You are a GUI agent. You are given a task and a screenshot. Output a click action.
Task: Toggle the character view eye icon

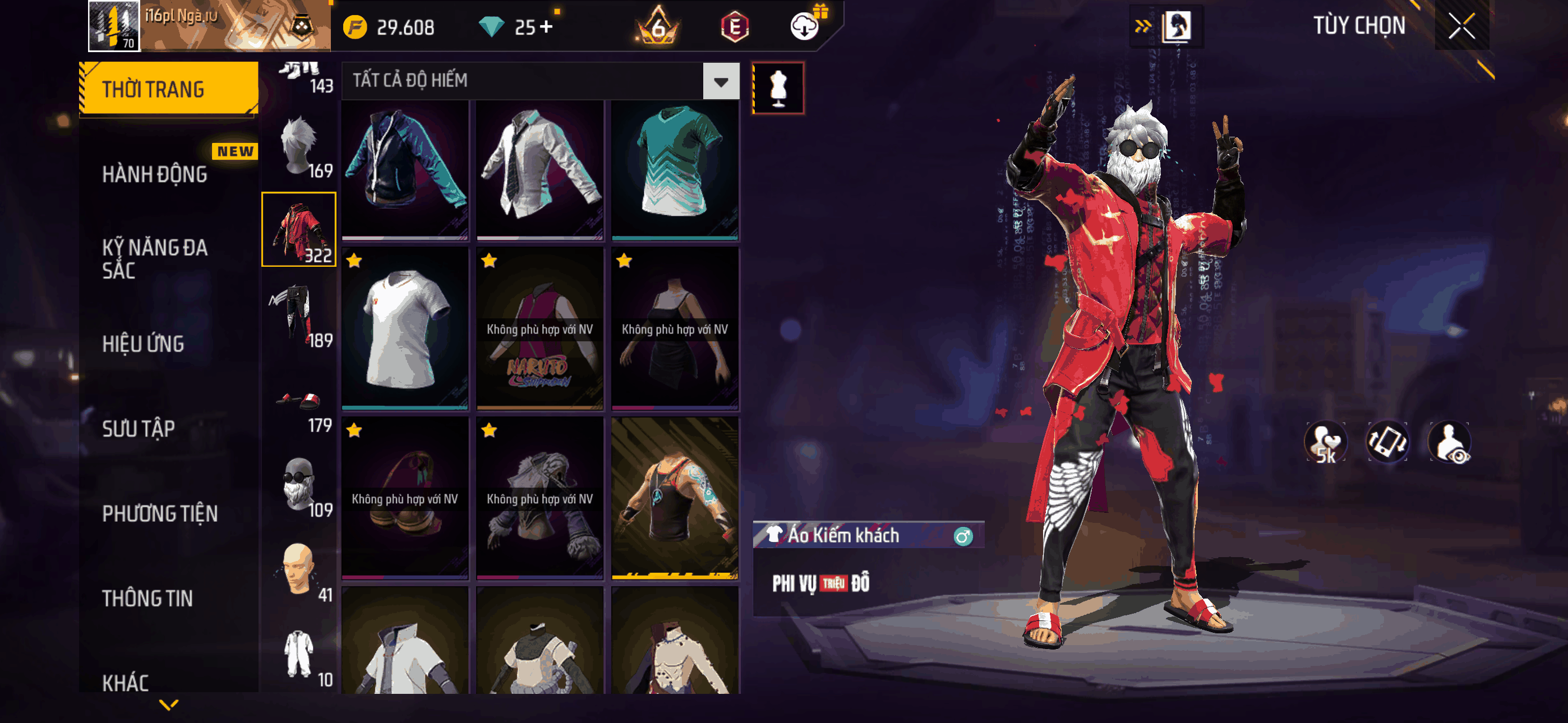point(1450,442)
